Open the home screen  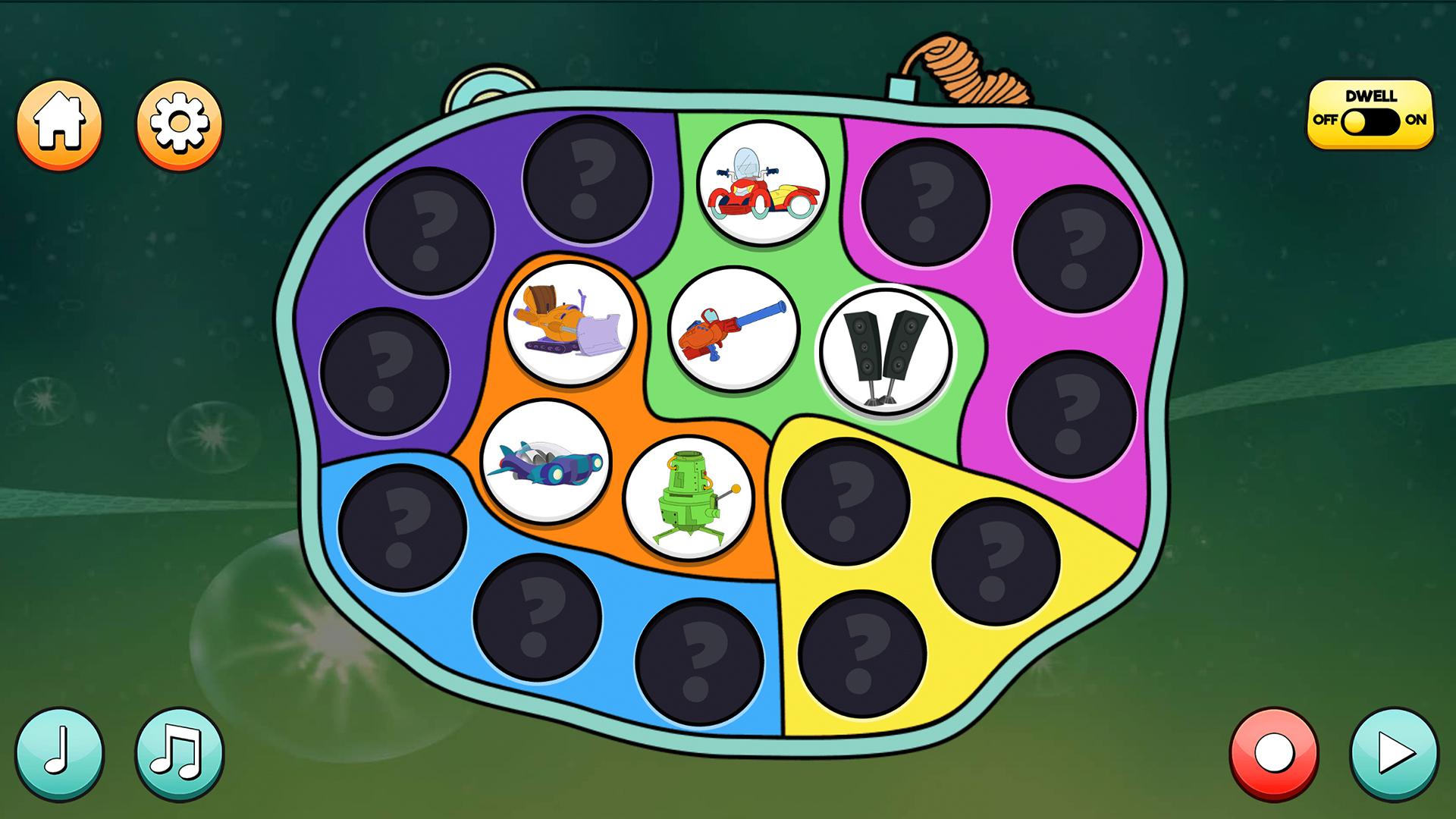point(61,125)
